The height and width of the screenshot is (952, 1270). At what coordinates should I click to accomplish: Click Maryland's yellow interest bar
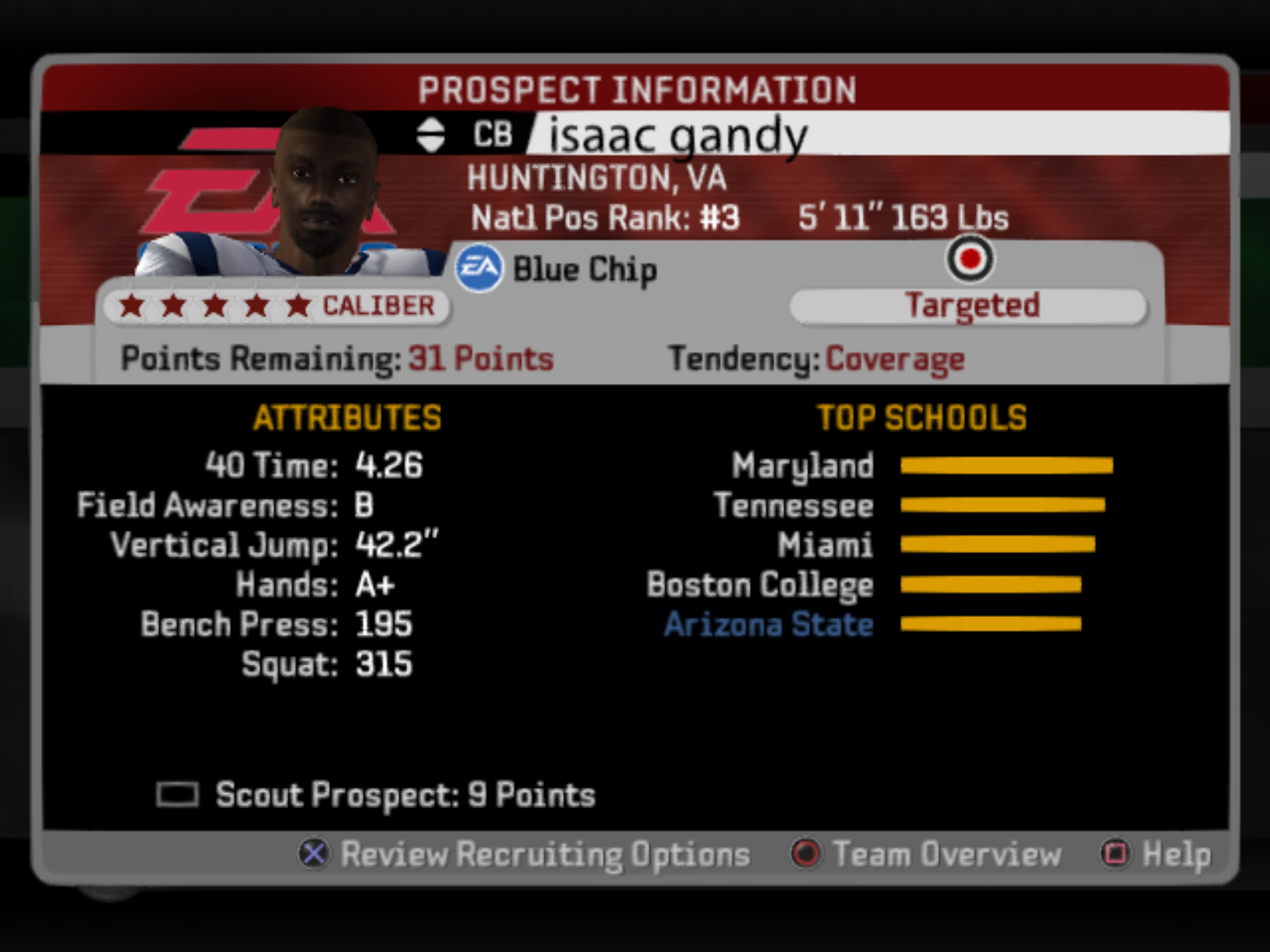pos(1006,465)
